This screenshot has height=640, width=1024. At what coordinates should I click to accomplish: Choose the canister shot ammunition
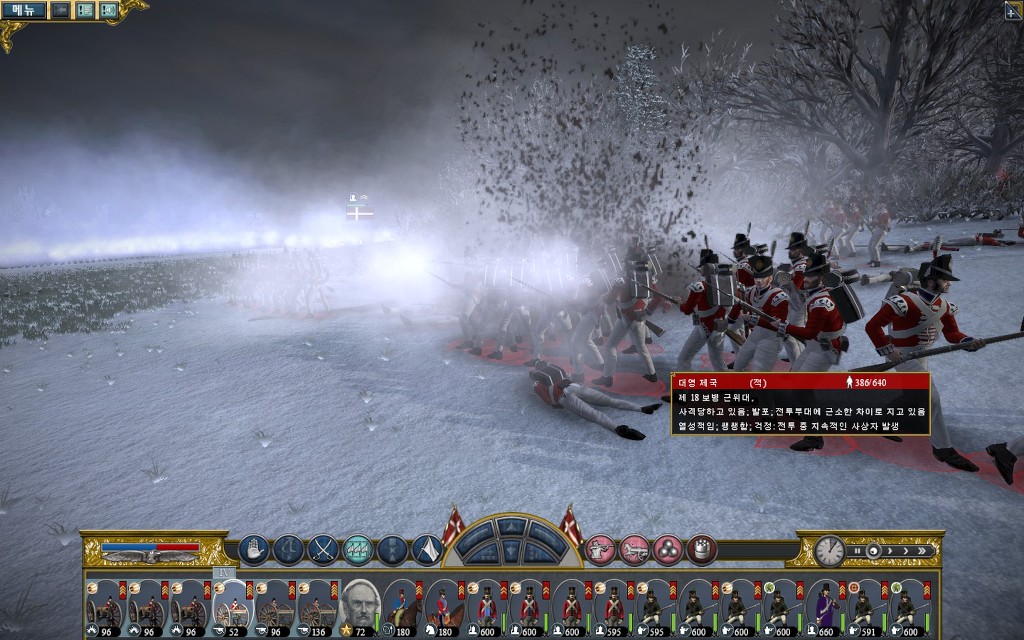coord(702,549)
